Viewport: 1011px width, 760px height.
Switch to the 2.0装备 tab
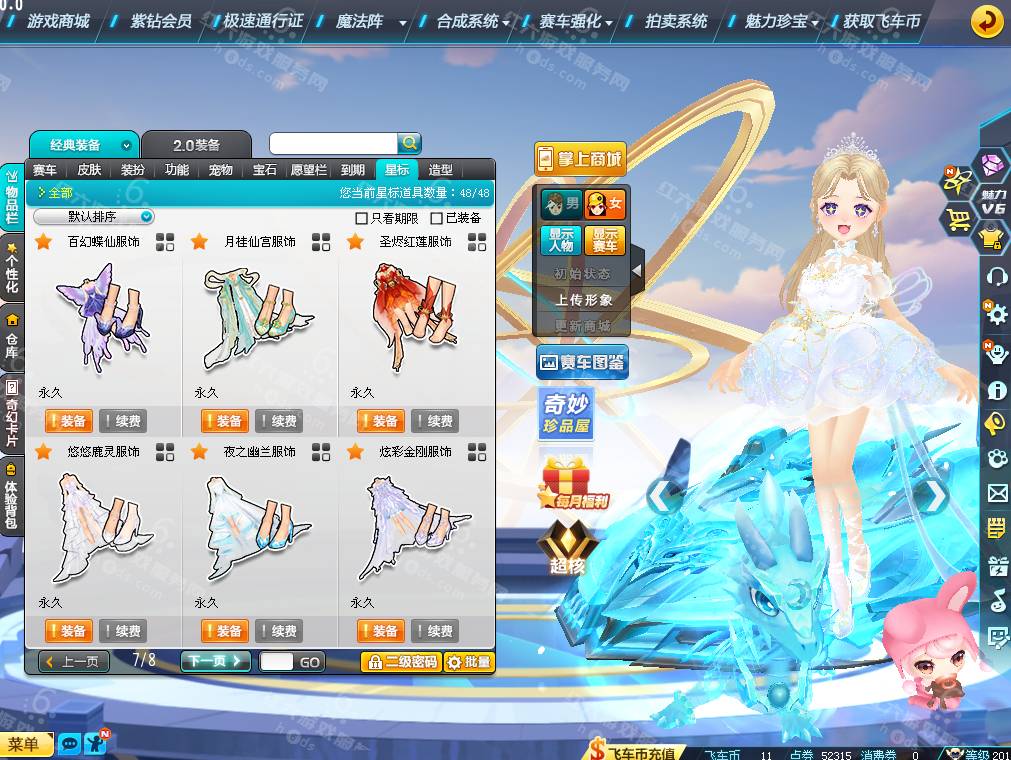196,145
